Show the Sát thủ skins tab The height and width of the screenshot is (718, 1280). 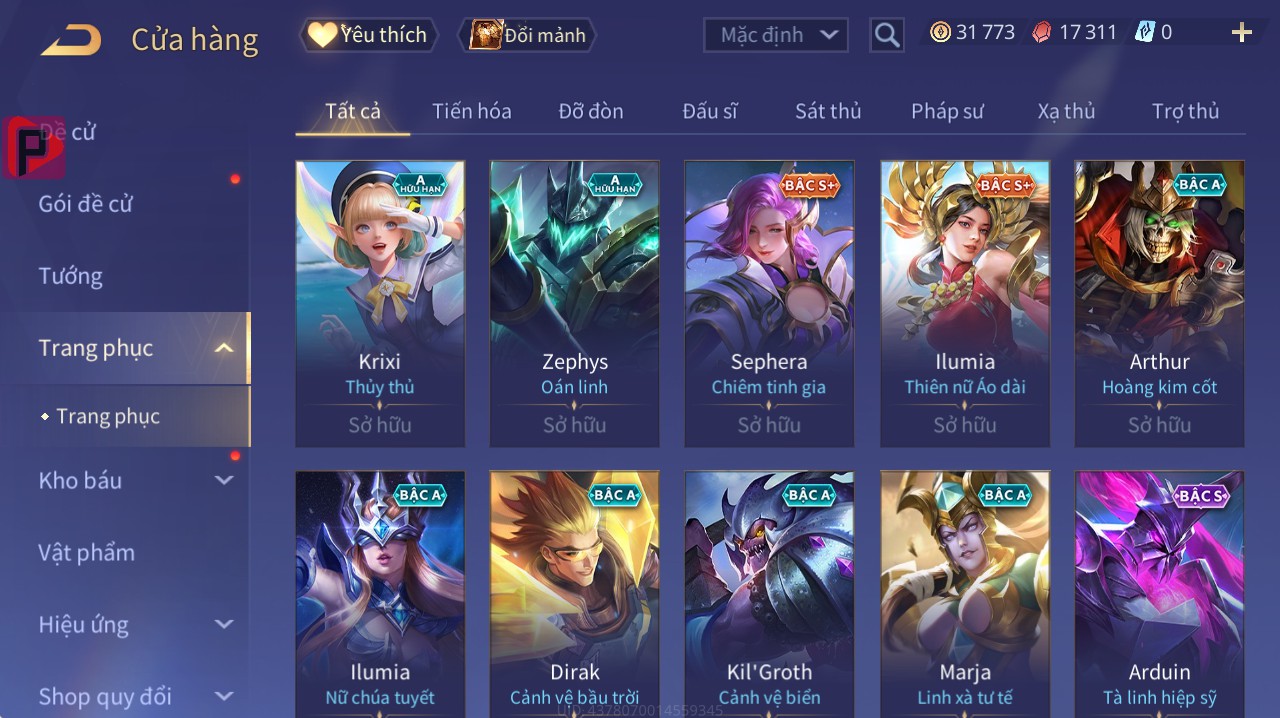[x=828, y=111]
